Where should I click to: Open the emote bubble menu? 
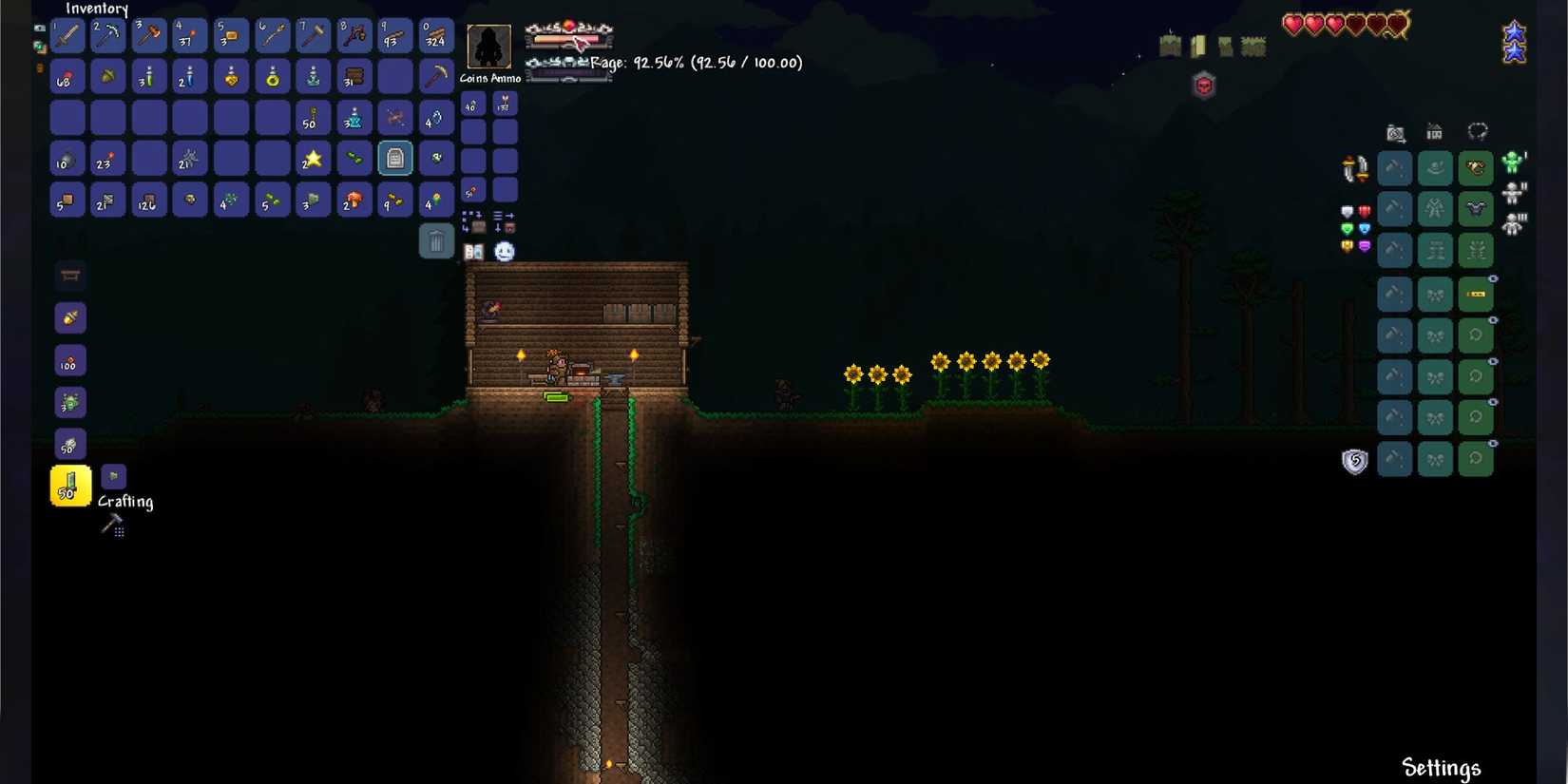pos(505,252)
